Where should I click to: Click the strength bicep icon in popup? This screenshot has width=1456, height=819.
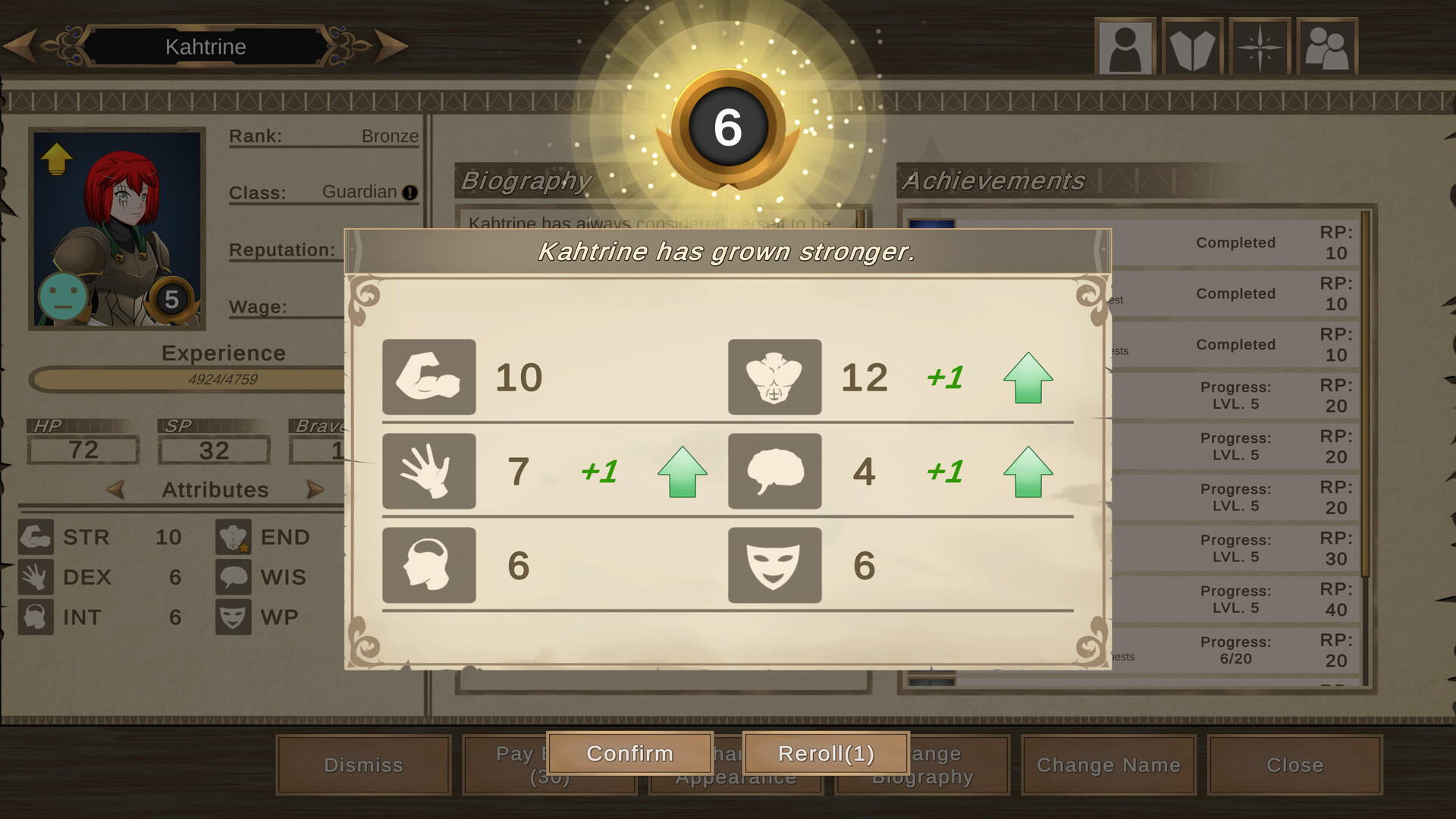(x=429, y=378)
